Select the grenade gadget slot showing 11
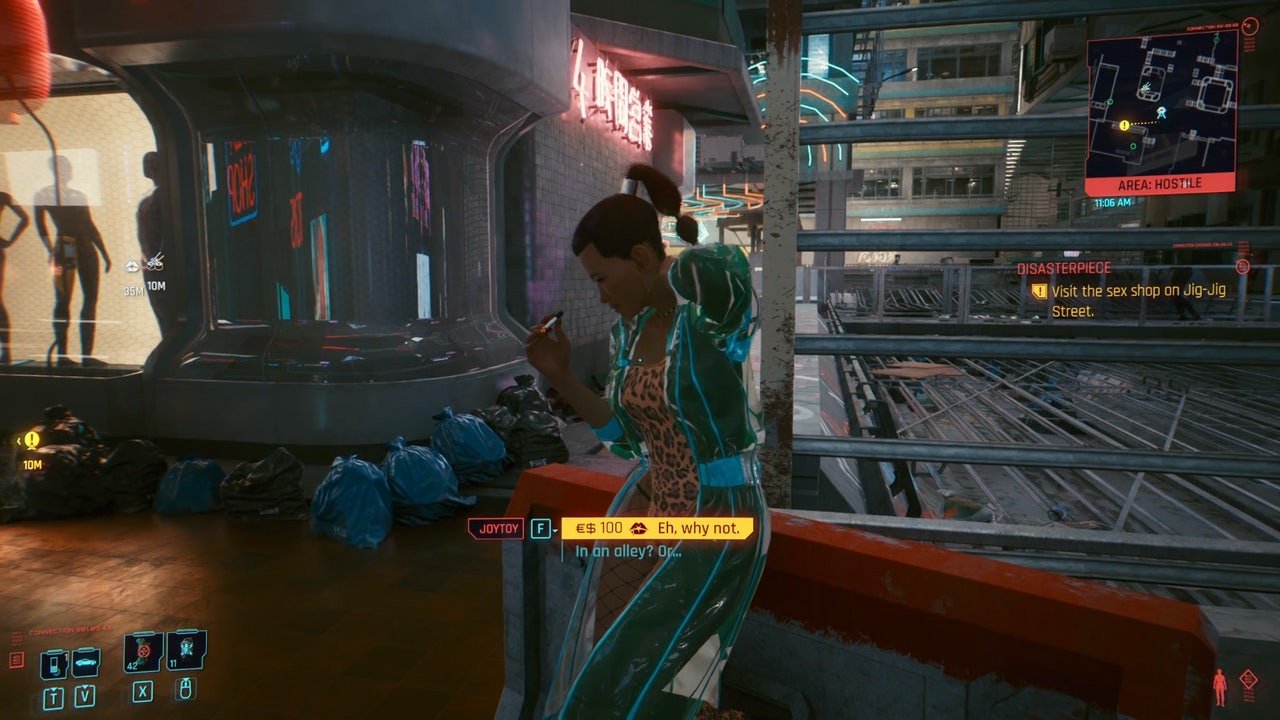The image size is (1280, 720). (186, 650)
